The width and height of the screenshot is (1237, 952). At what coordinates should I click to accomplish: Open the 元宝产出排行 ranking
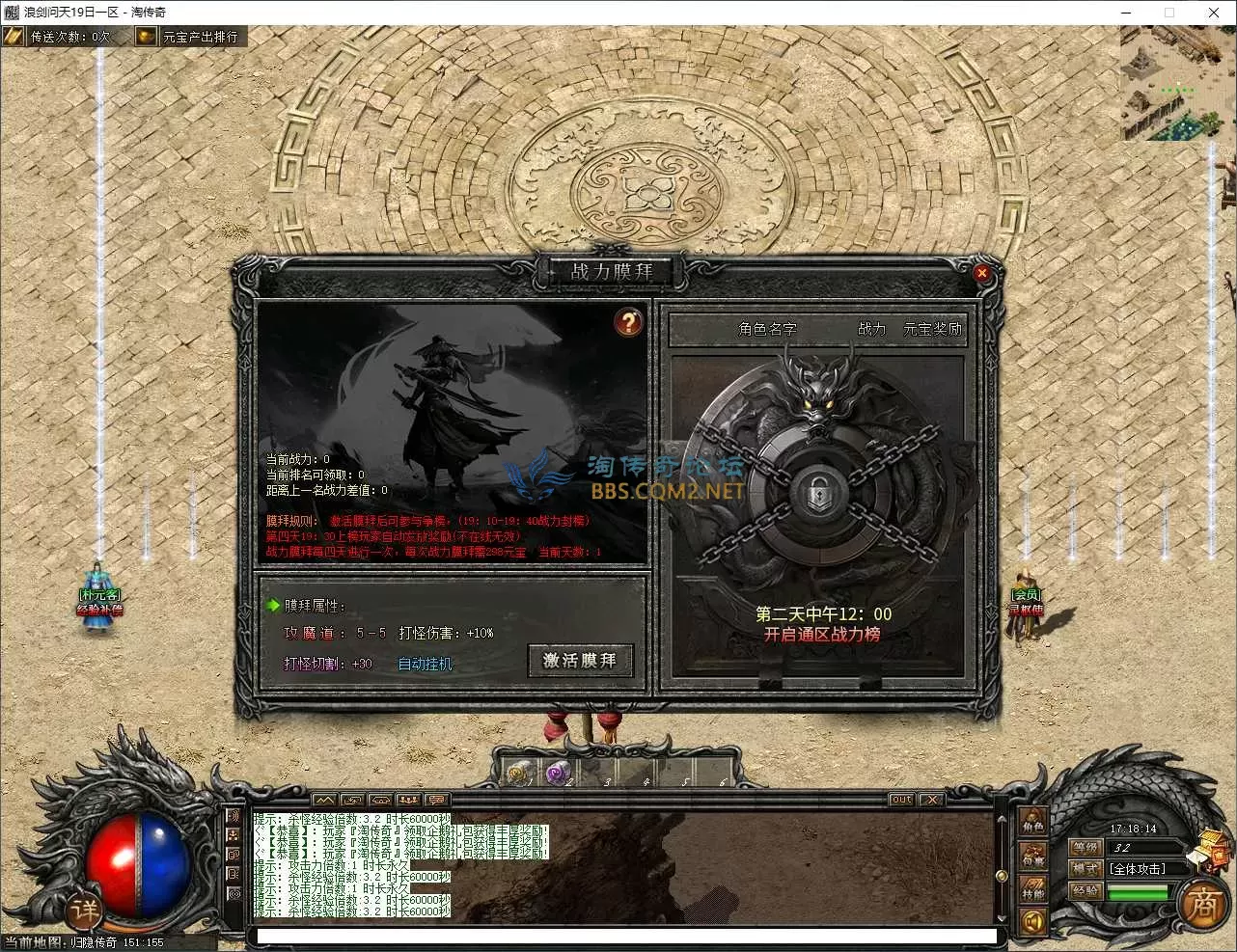click(x=189, y=37)
